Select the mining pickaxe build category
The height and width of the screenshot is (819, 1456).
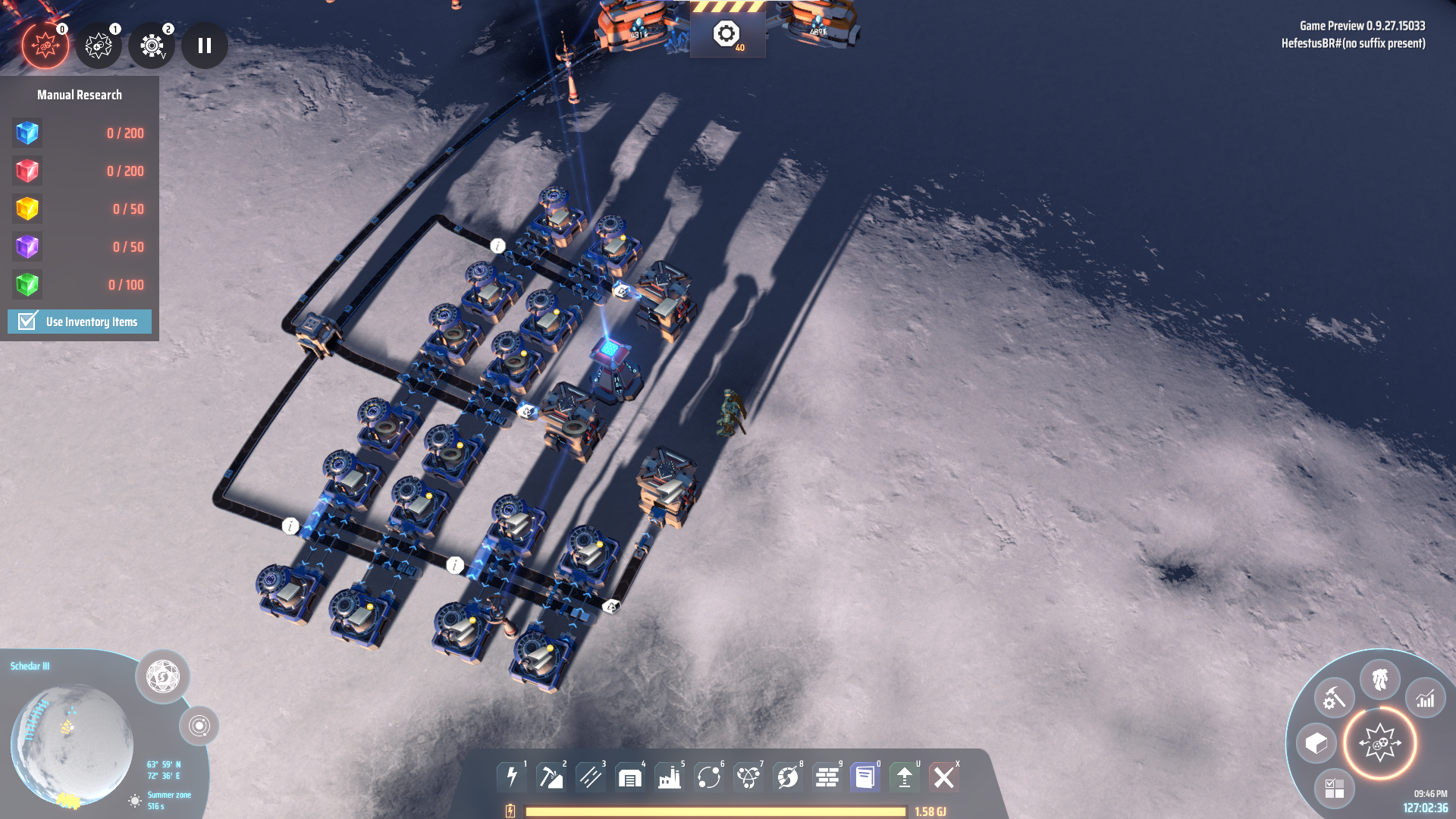(x=551, y=777)
